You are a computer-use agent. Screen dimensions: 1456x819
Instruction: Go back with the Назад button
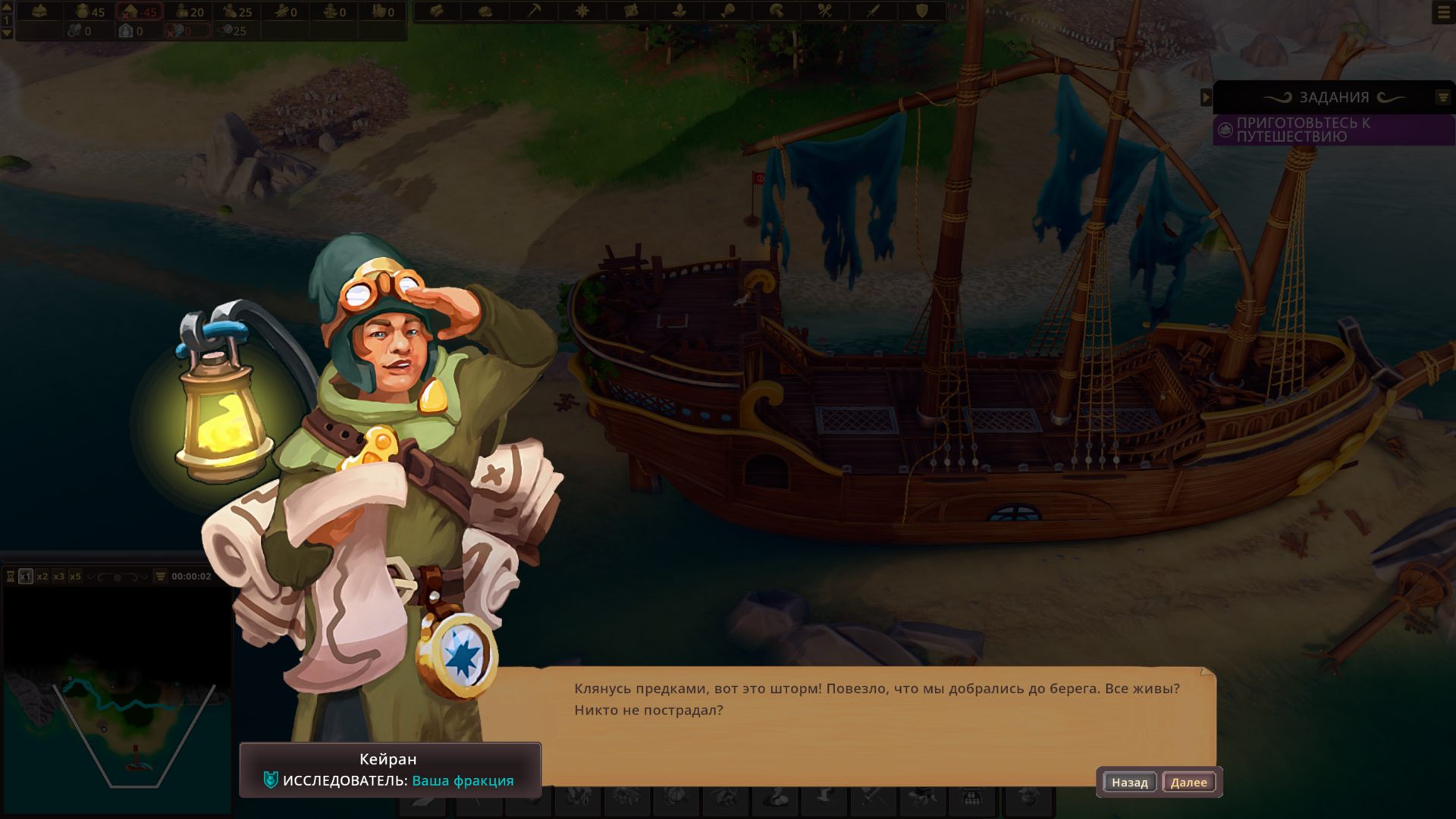tap(1129, 782)
